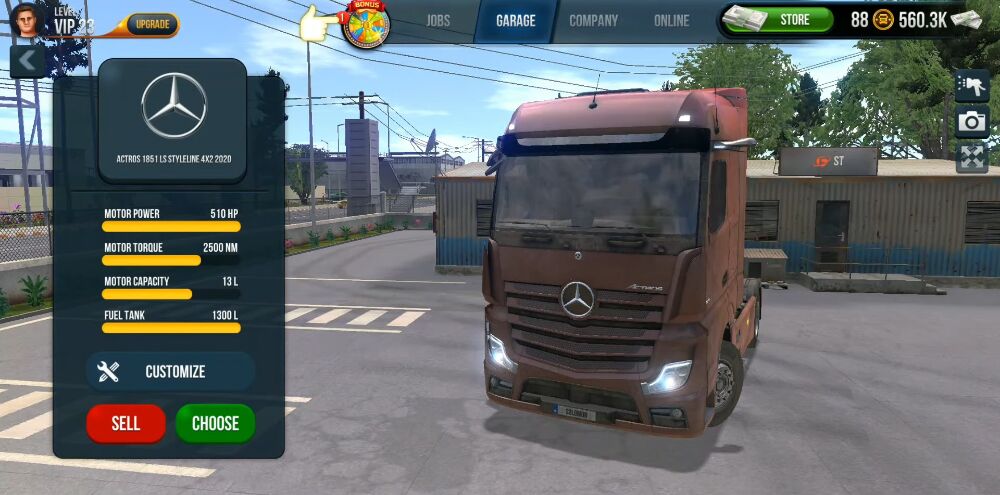This screenshot has width=1000, height=495.
Task: Choose this truck with the green button
Action: 215,423
